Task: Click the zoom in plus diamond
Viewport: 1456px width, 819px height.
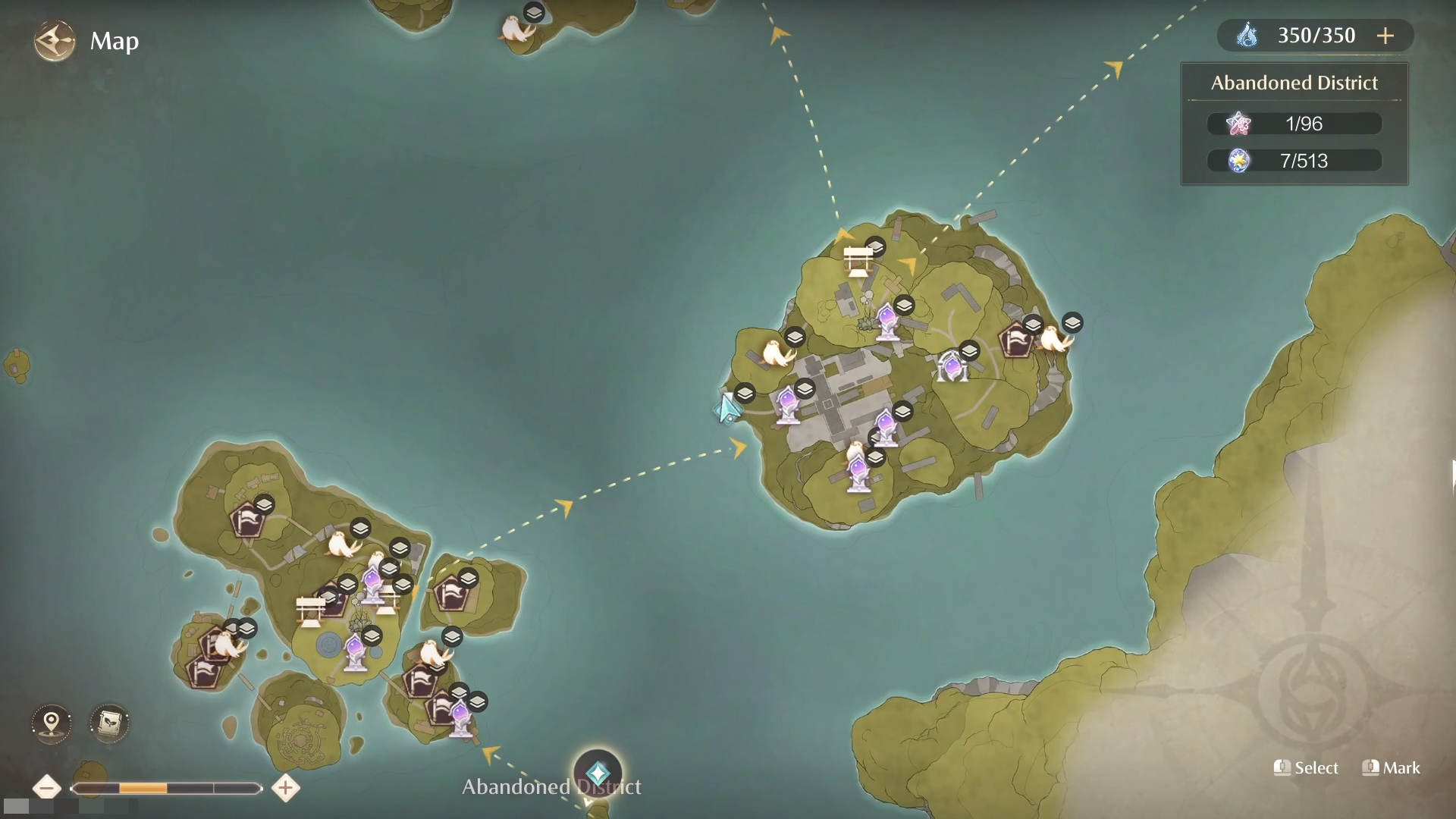Action: pos(285,788)
